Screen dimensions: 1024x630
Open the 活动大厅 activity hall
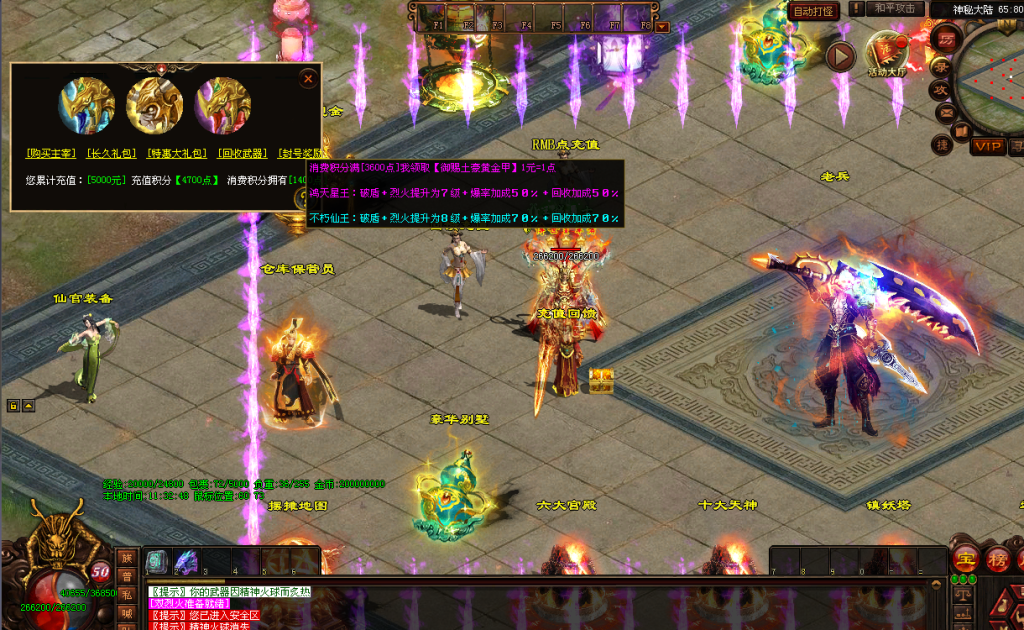tap(886, 53)
